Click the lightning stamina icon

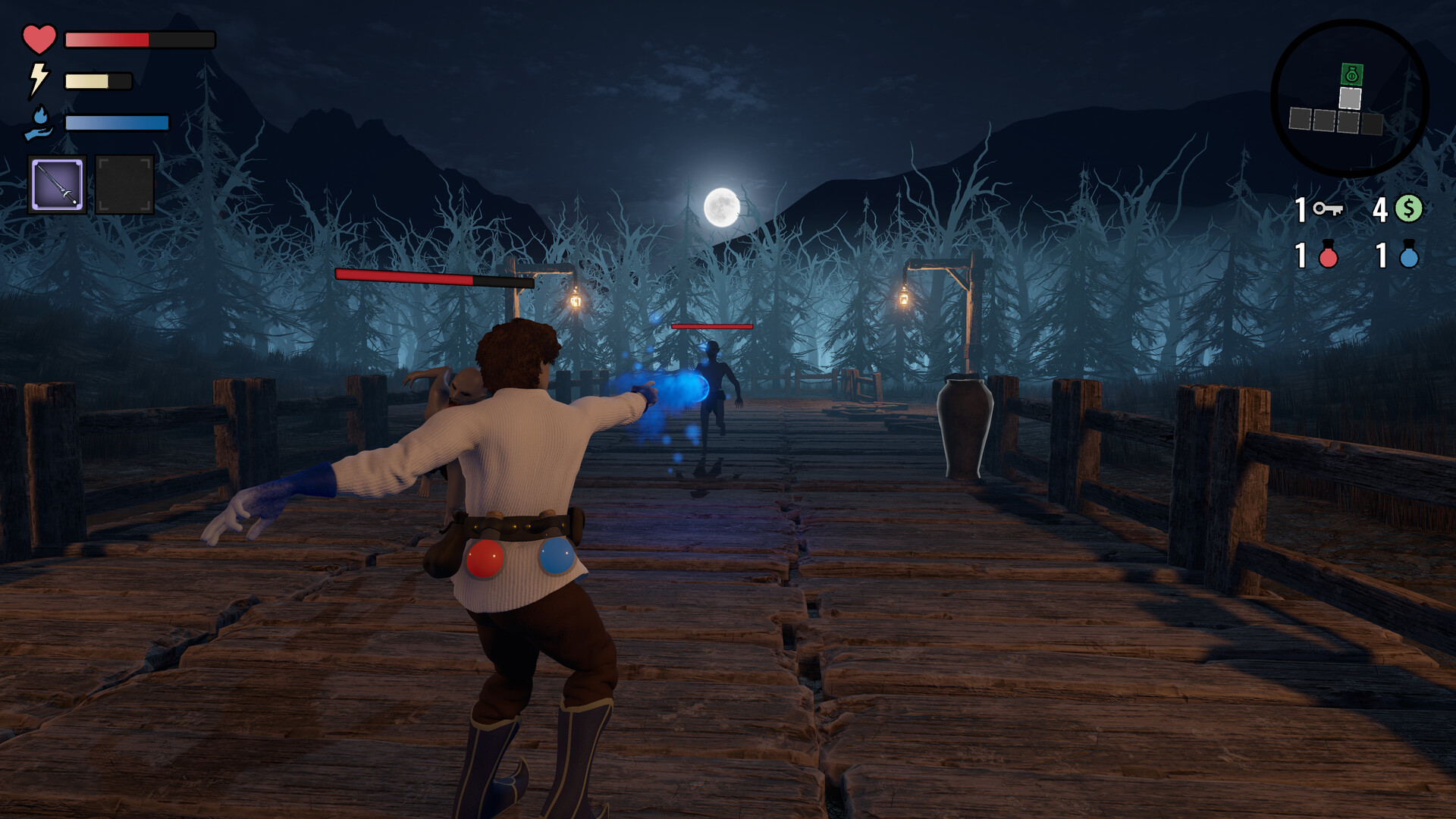[x=39, y=79]
